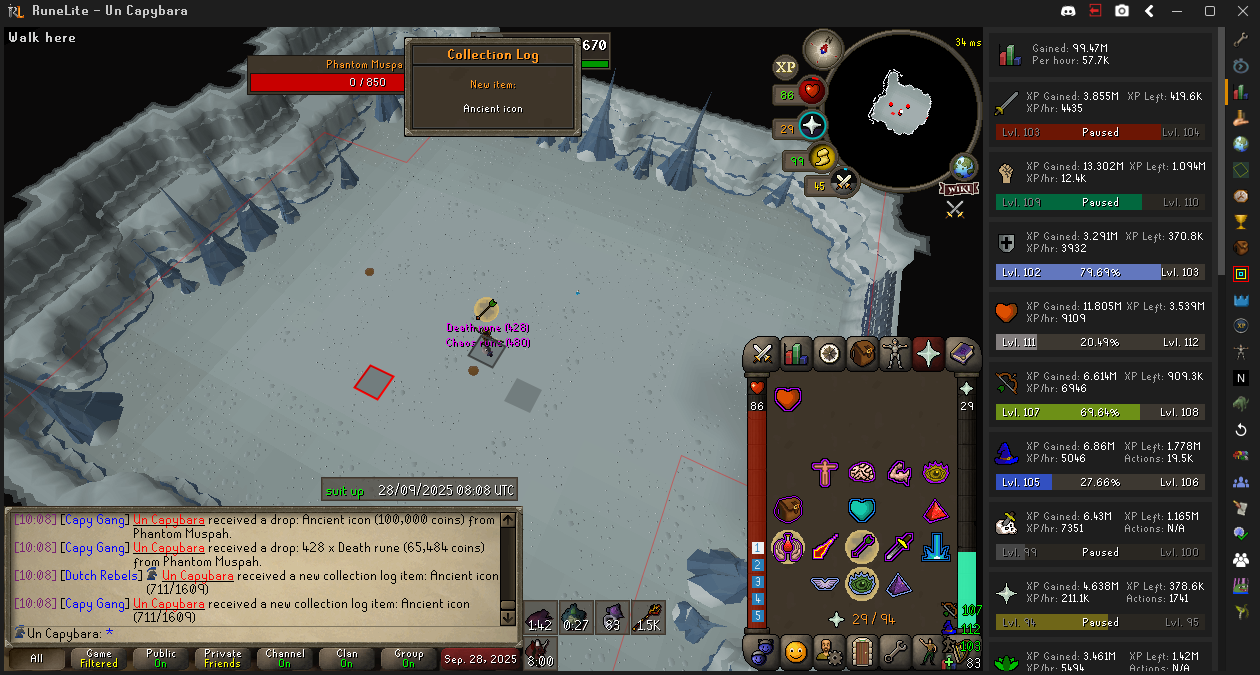The width and height of the screenshot is (1260, 675).
Task: Open the Worn Equipment tab
Action: tap(895, 354)
